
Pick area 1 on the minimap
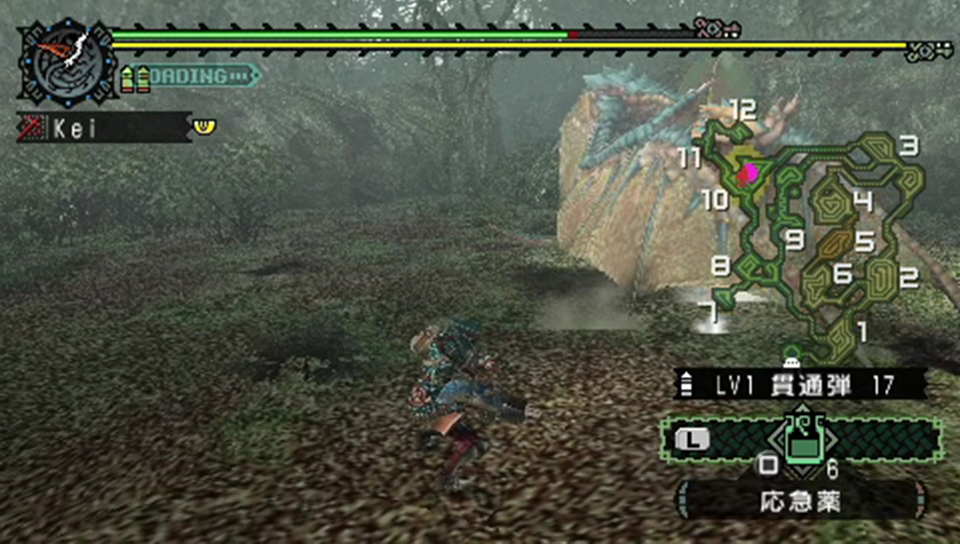(862, 330)
